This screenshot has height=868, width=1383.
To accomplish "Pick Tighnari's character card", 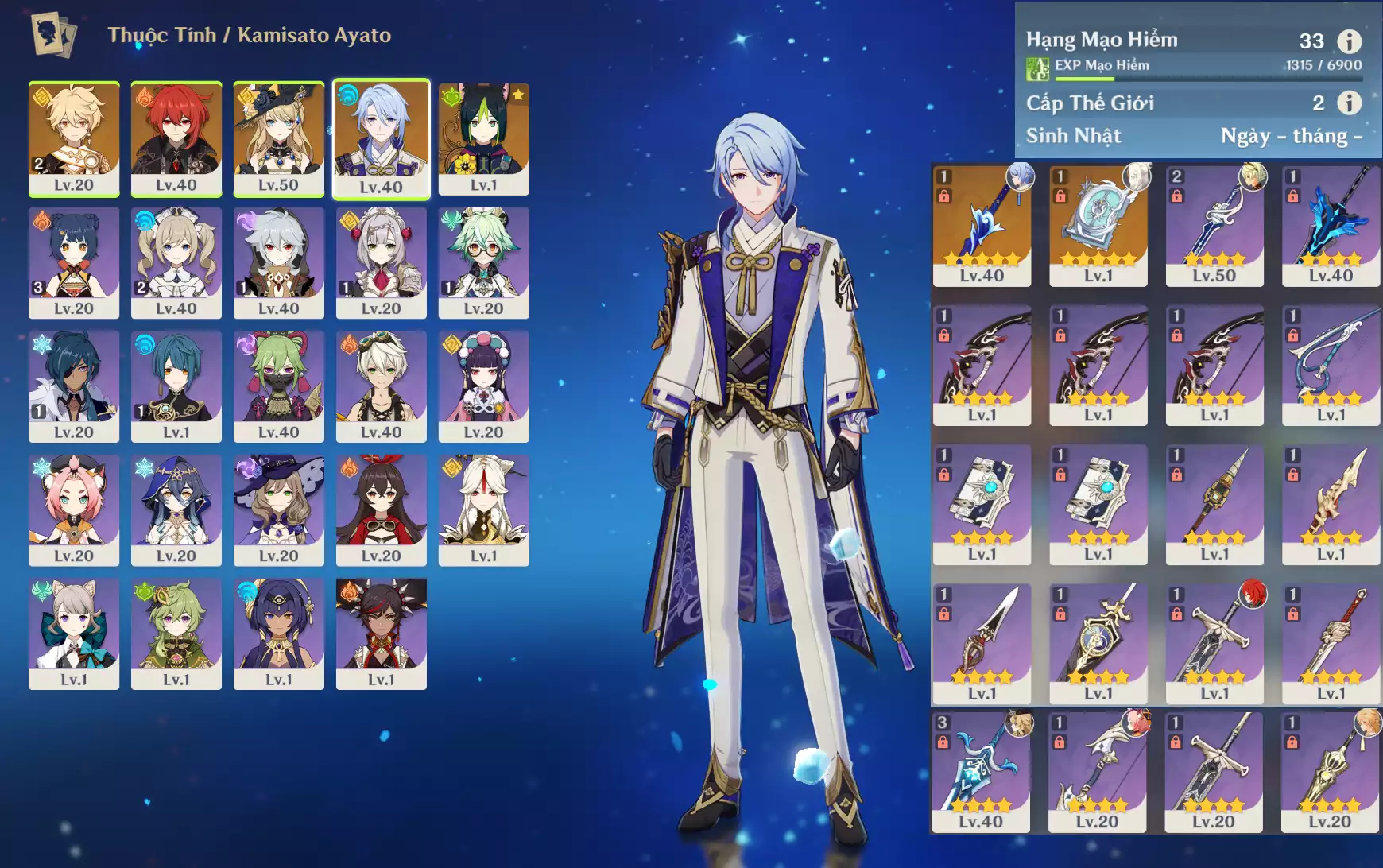I will click(x=483, y=138).
